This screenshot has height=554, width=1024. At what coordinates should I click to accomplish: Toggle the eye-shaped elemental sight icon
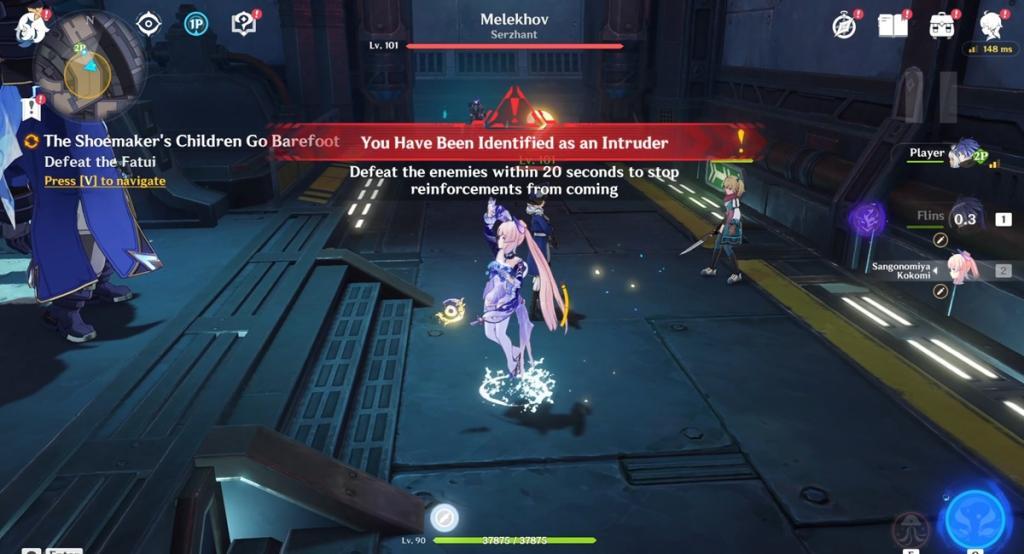pyautogui.click(x=149, y=25)
